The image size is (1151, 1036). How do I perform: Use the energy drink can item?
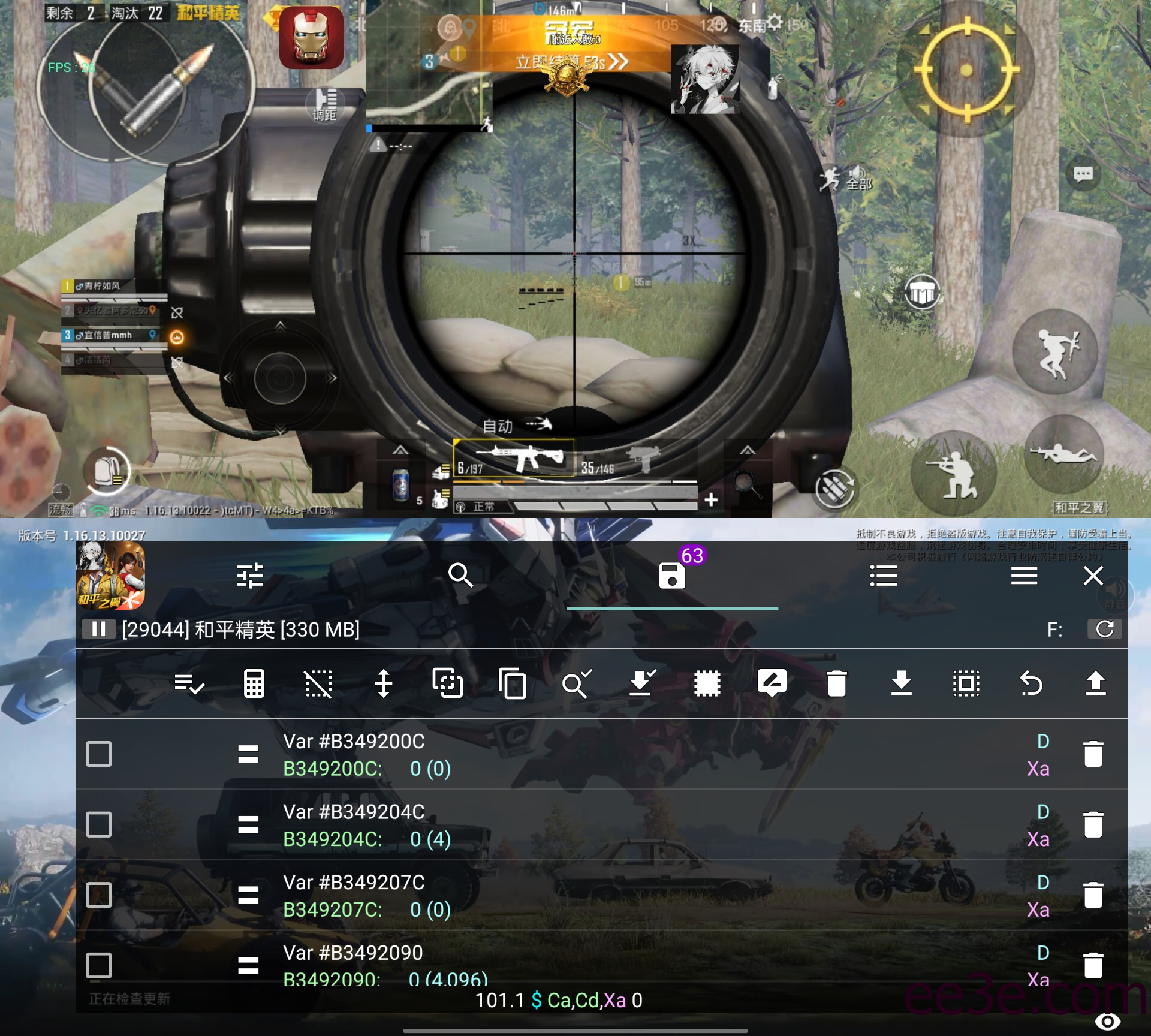tap(401, 483)
